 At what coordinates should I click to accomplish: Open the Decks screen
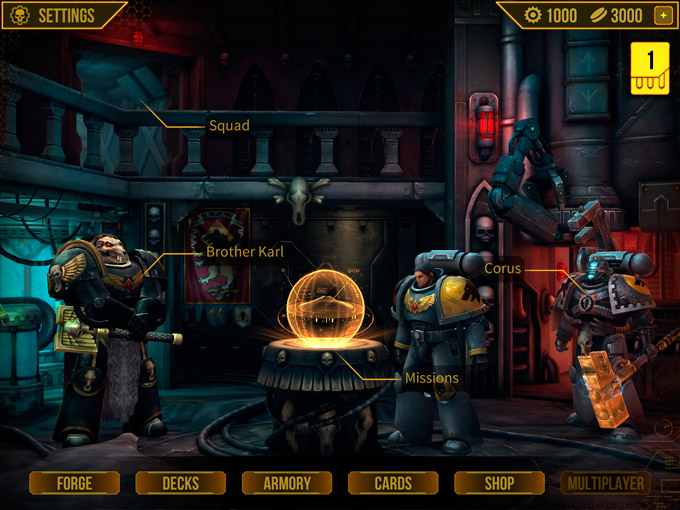coord(181,483)
